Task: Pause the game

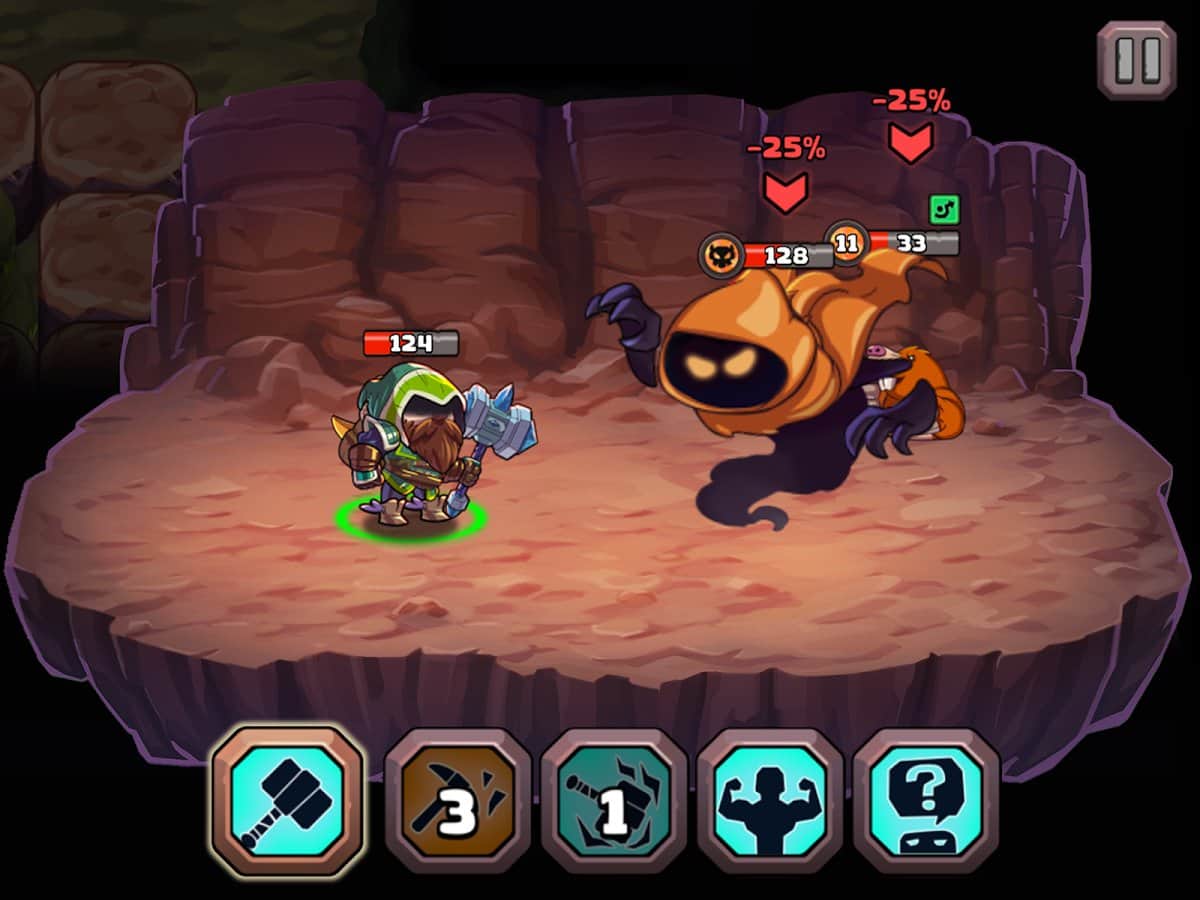Action: point(1136,60)
